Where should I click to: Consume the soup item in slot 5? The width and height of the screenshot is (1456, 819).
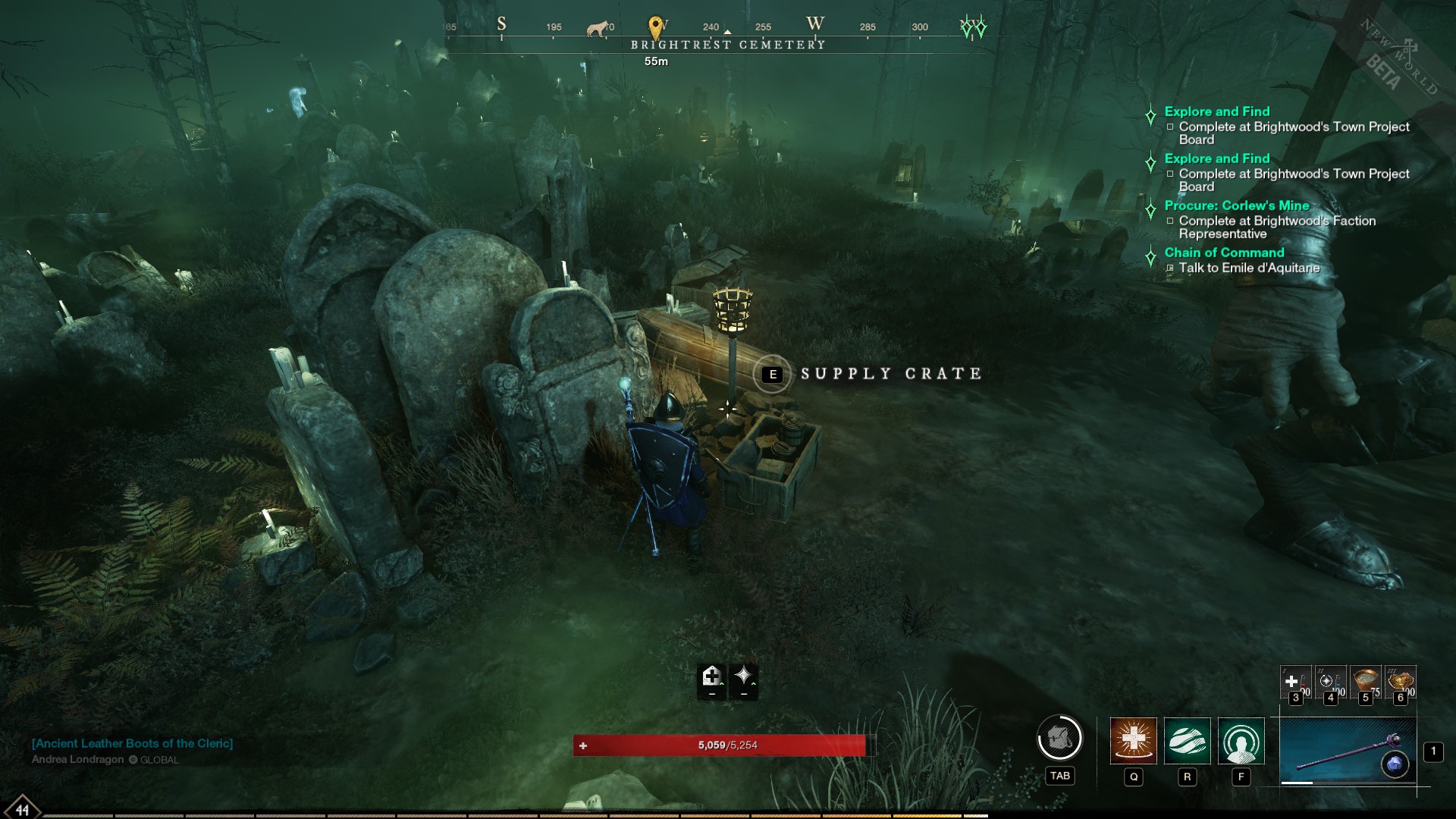coord(1365,682)
